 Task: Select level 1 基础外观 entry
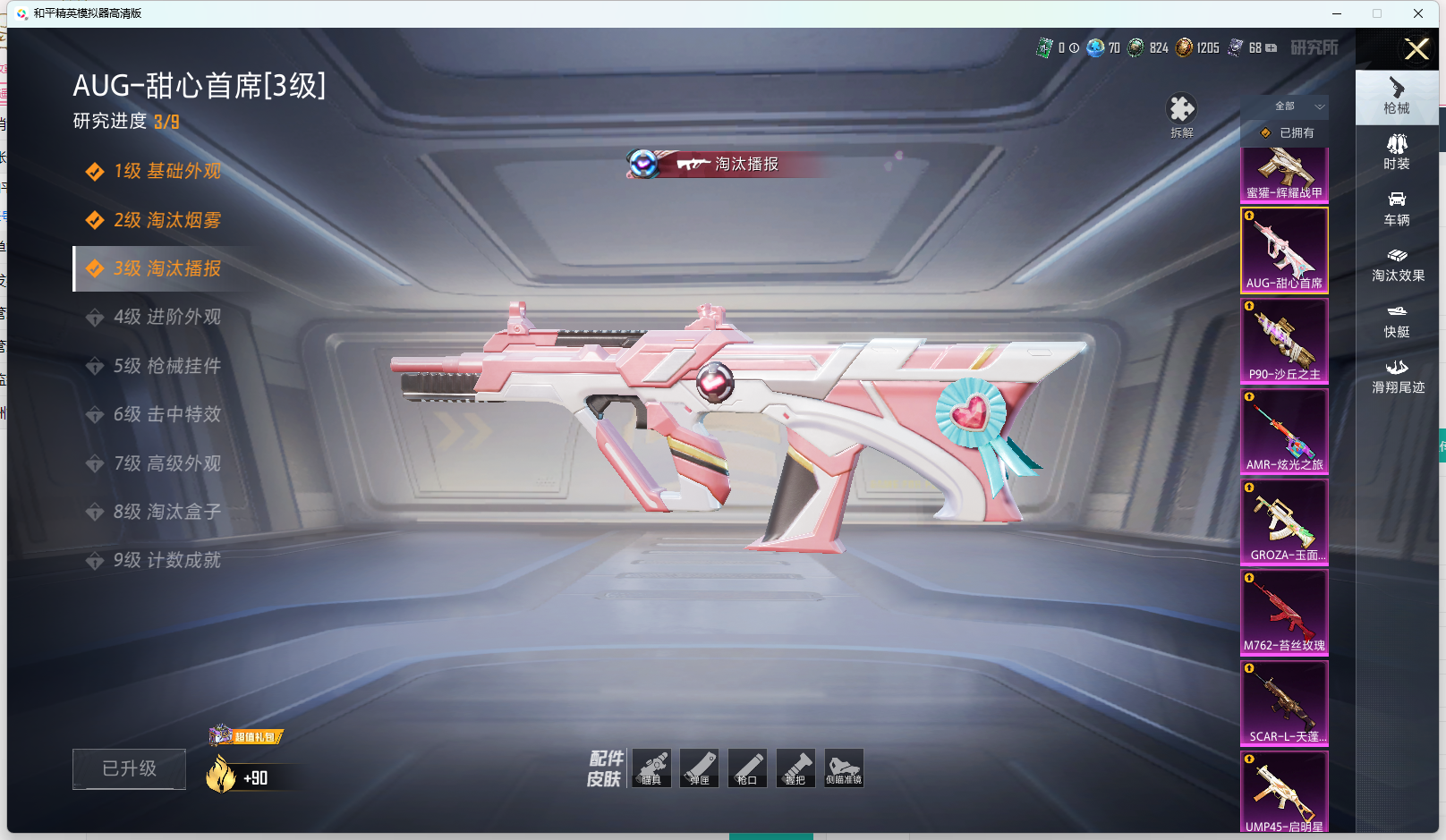166,172
